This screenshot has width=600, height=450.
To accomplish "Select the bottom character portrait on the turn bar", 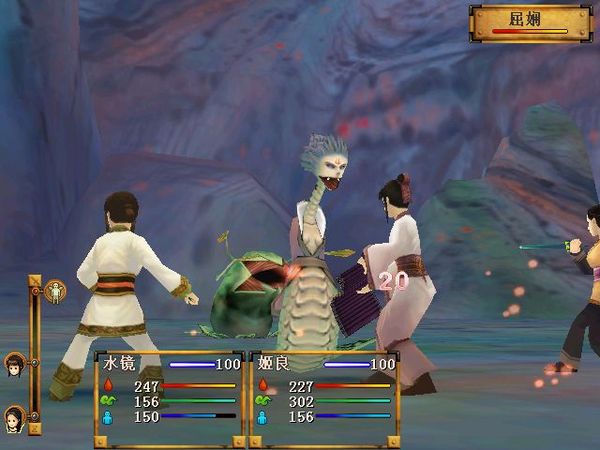I will coord(15,414).
